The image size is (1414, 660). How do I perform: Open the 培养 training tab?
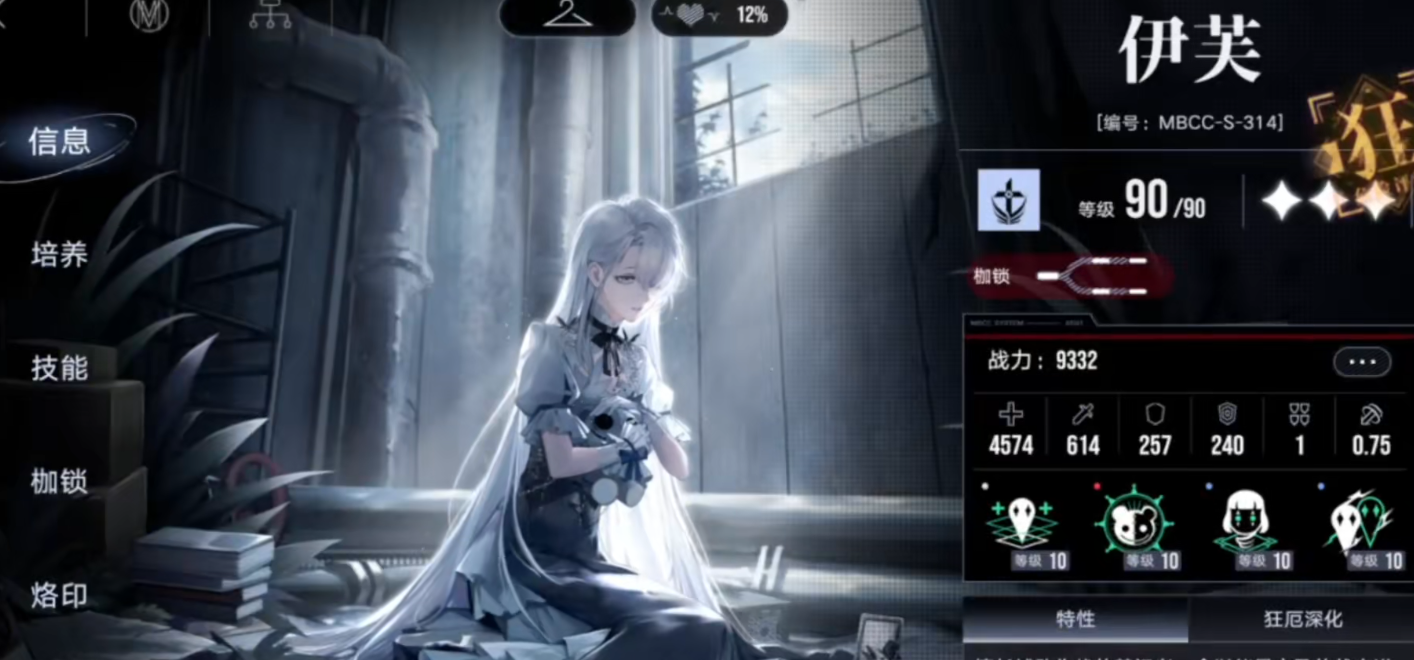tap(60, 255)
